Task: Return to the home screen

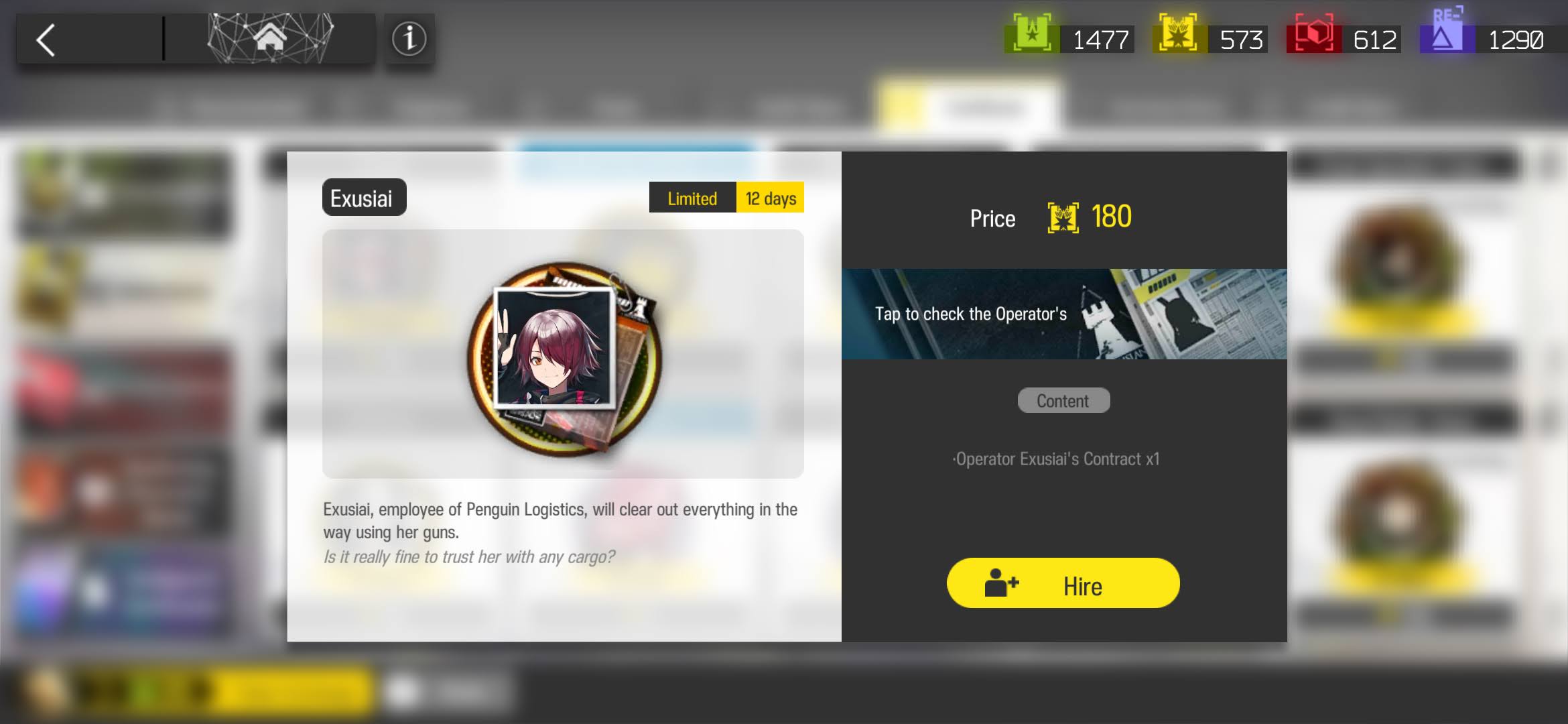Action: click(270, 39)
